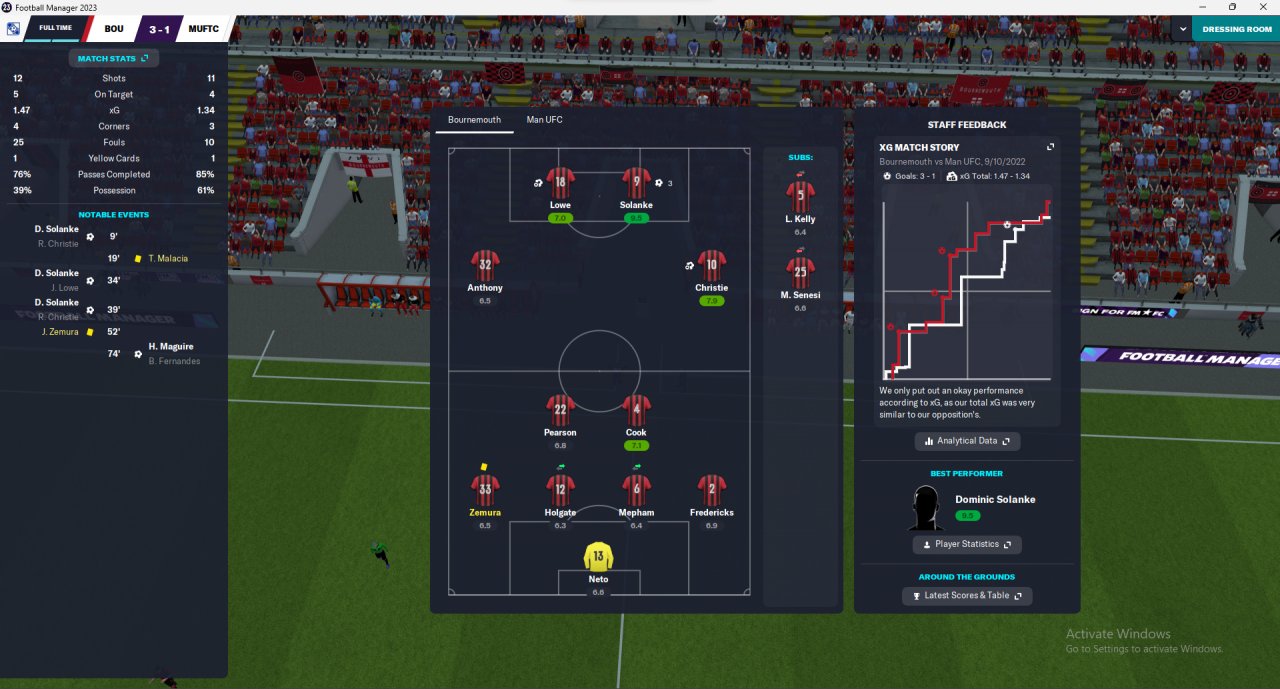Pick midfielder Cook in the lineup
Viewport: 1280px width, 689px height.
[x=636, y=411]
